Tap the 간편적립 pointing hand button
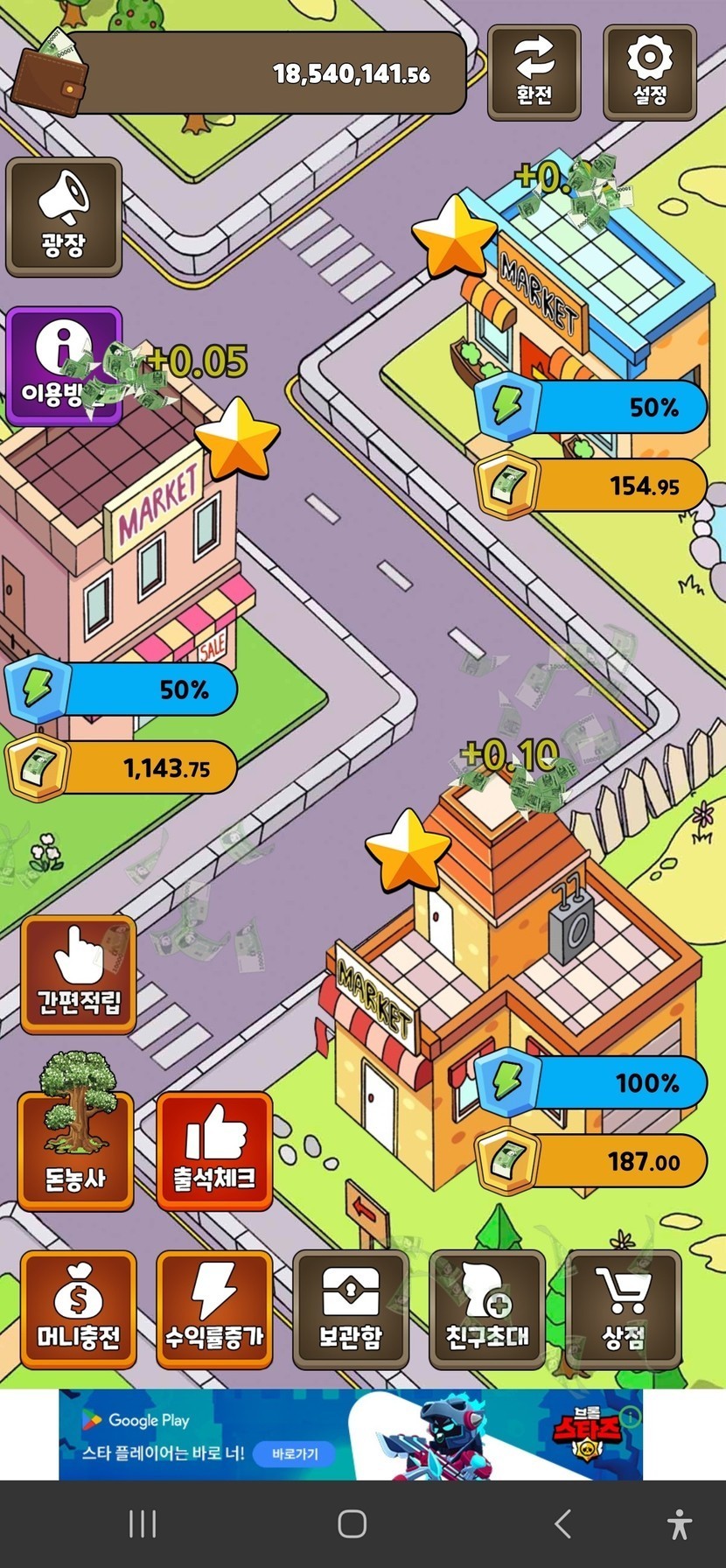 [79, 975]
